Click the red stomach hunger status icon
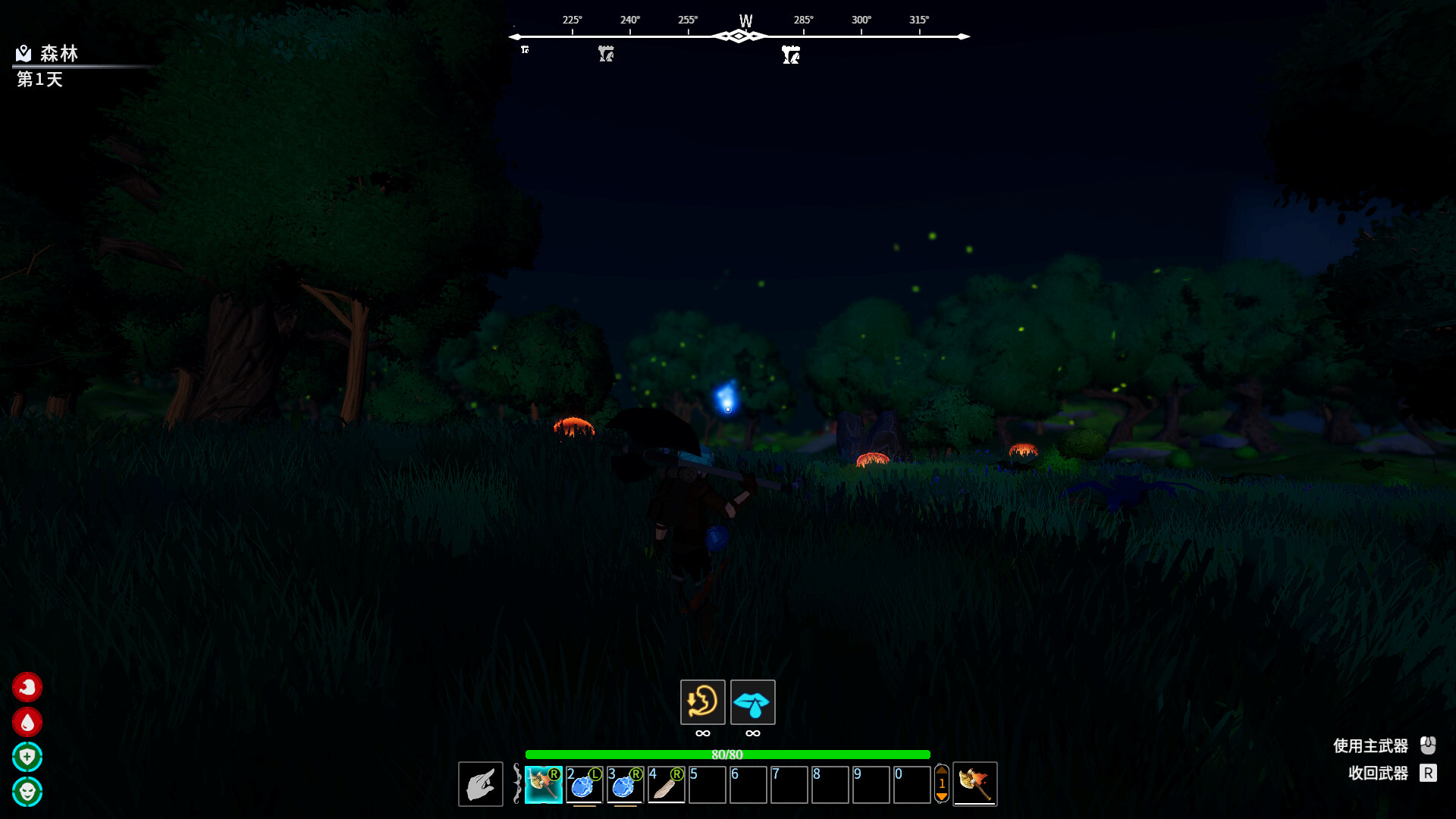This screenshot has height=819, width=1456. tap(27, 687)
